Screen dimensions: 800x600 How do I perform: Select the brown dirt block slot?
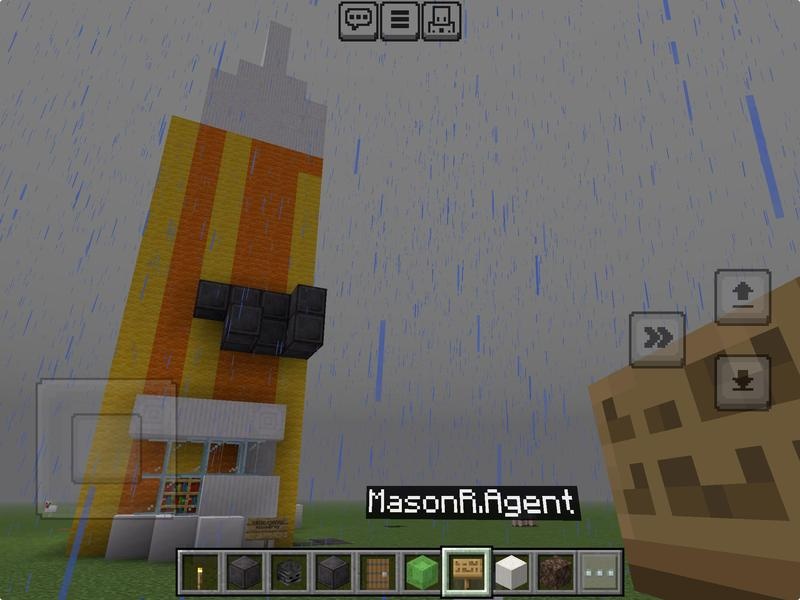point(555,572)
